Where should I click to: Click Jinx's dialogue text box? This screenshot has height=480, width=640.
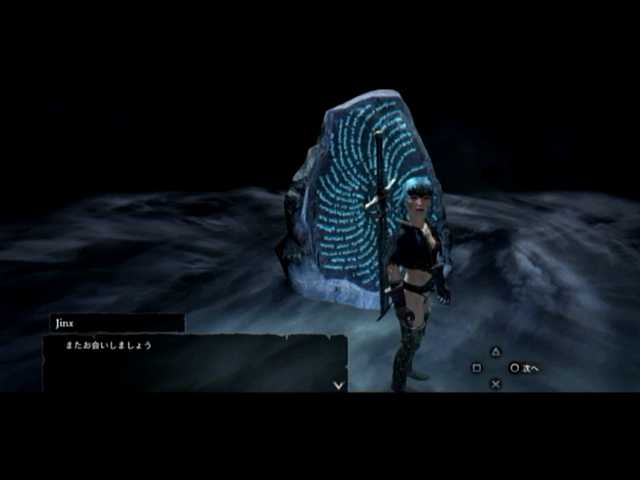coord(194,362)
